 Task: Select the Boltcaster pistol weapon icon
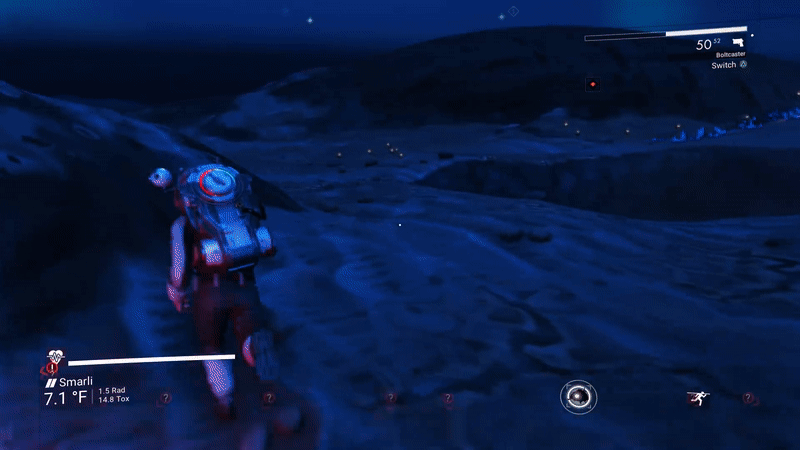pyautogui.click(x=738, y=43)
